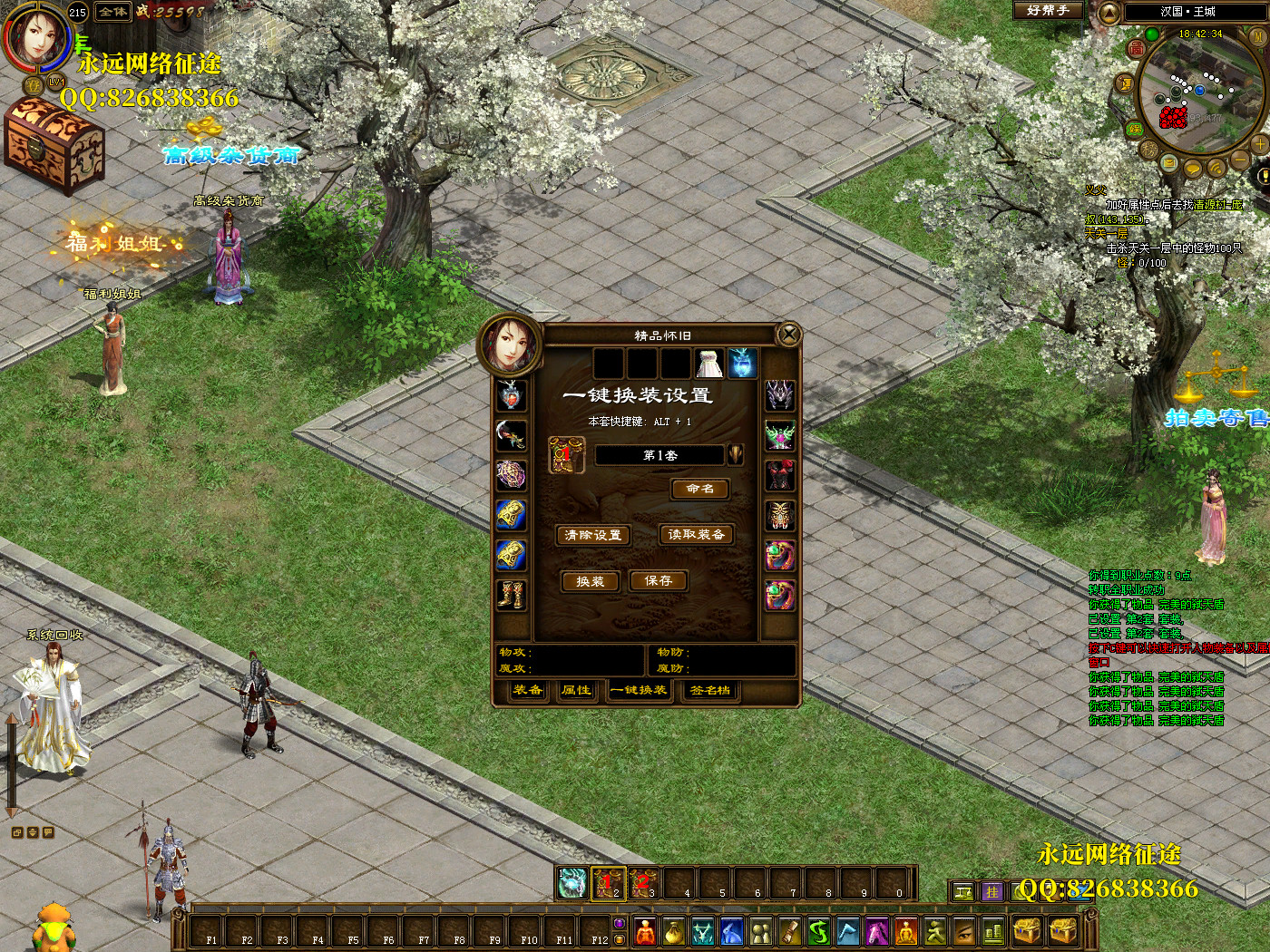Switch to the 装备 tab
1270x952 pixels.
coord(527,690)
